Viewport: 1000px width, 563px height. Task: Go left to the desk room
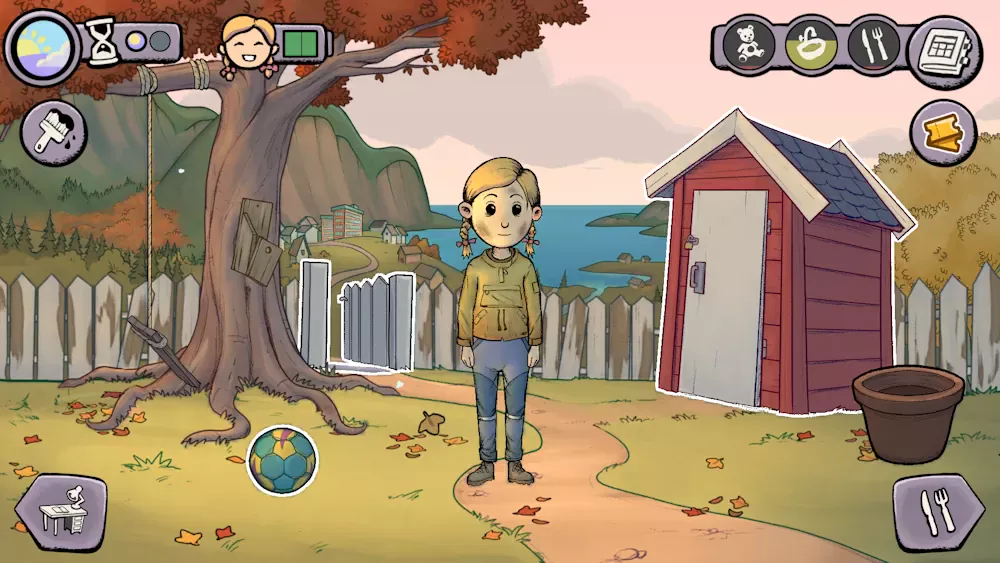pos(60,512)
